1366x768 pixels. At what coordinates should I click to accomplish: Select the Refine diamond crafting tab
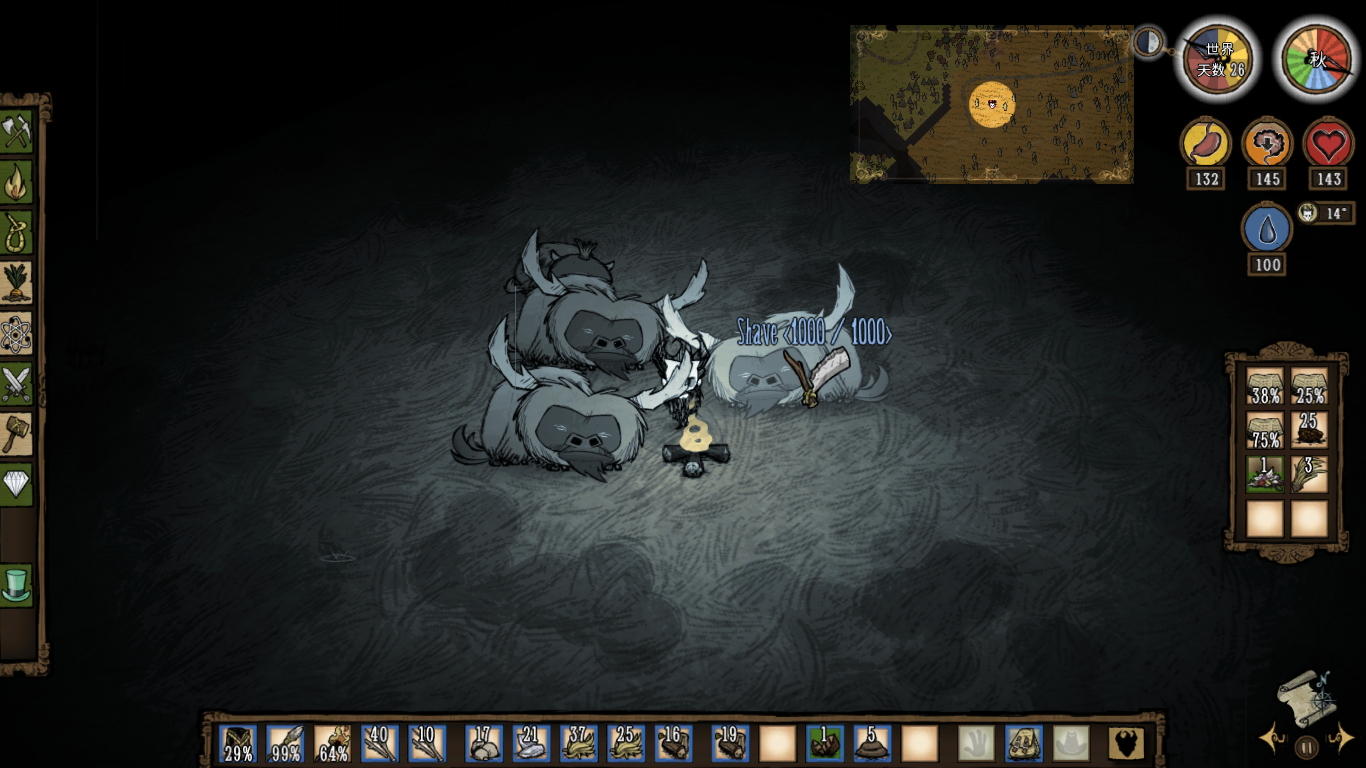pyautogui.click(x=17, y=484)
